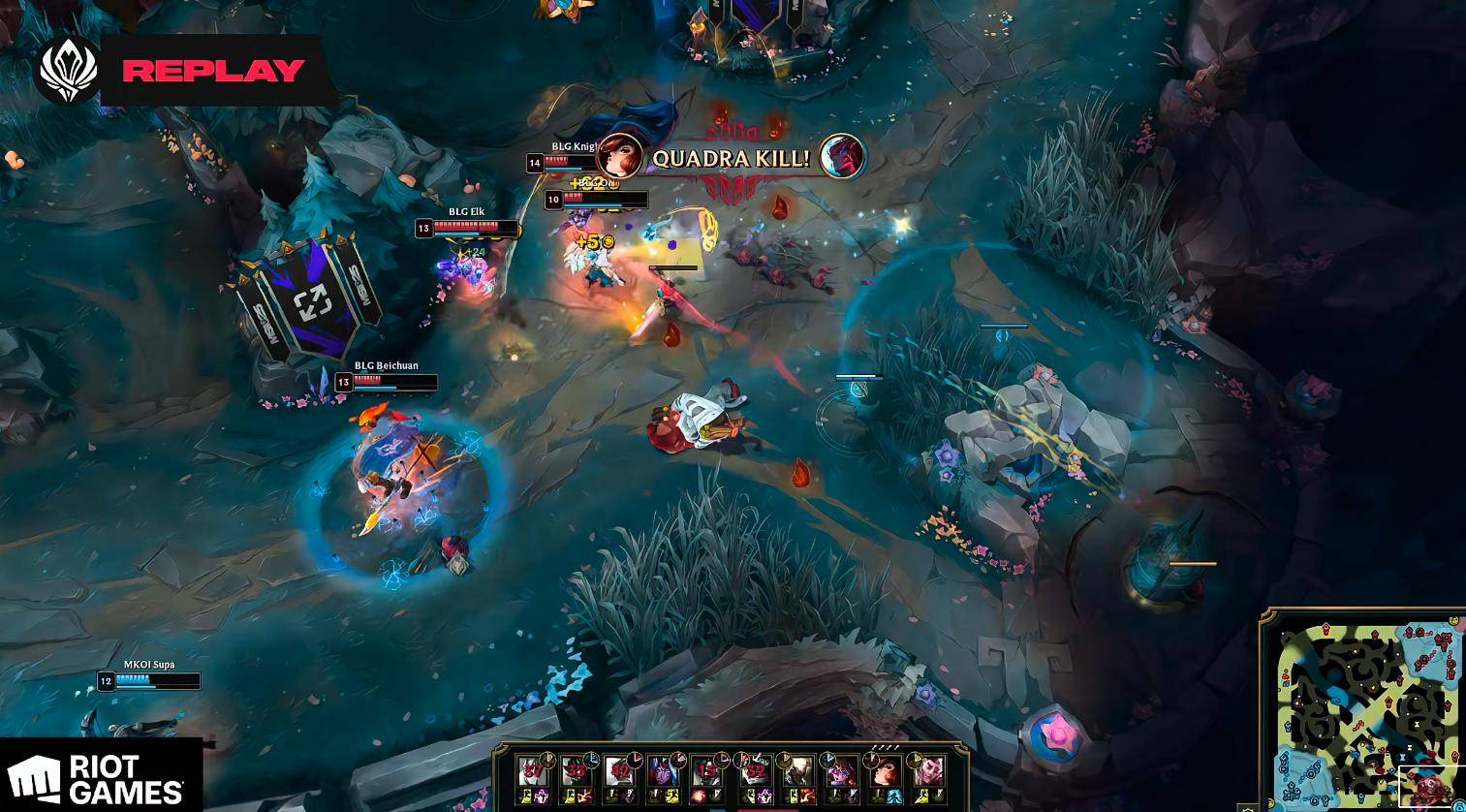This screenshot has width=1466, height=812.
Task: Click BLG Beichuan's level 13 indicator
Action: pos(342,383)
